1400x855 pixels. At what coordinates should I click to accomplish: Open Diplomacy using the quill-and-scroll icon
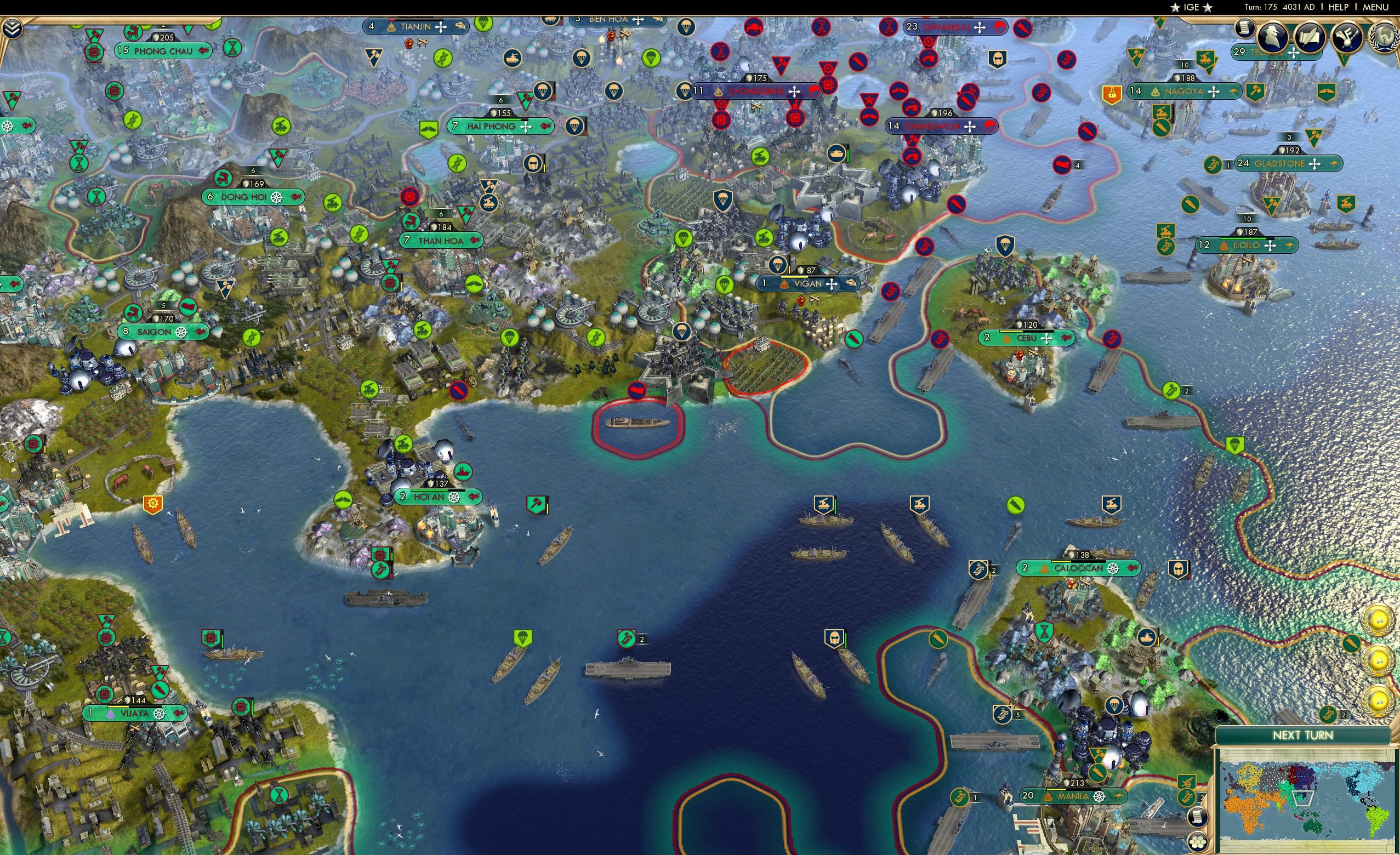click(x=1310, y=37)
